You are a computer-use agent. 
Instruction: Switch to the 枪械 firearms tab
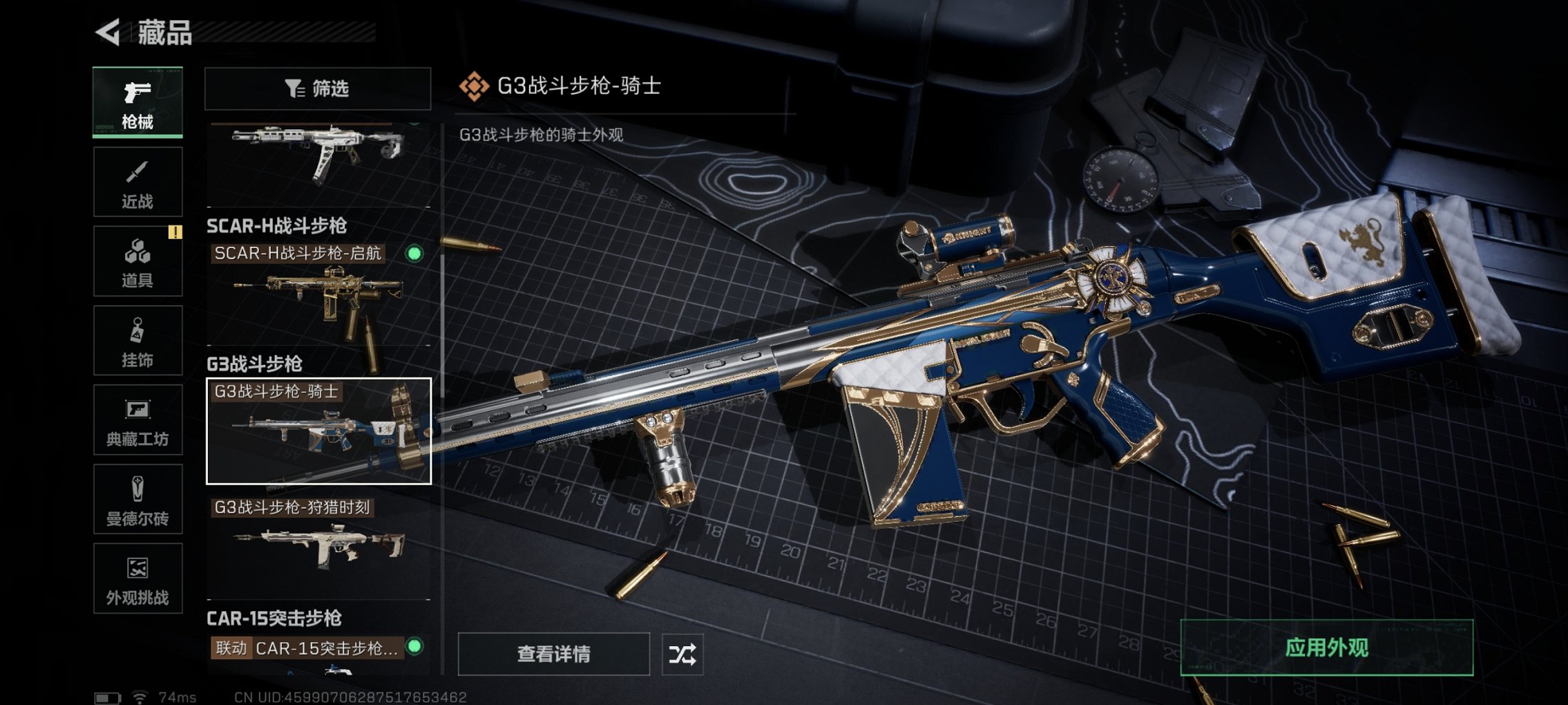click(137, 102)
